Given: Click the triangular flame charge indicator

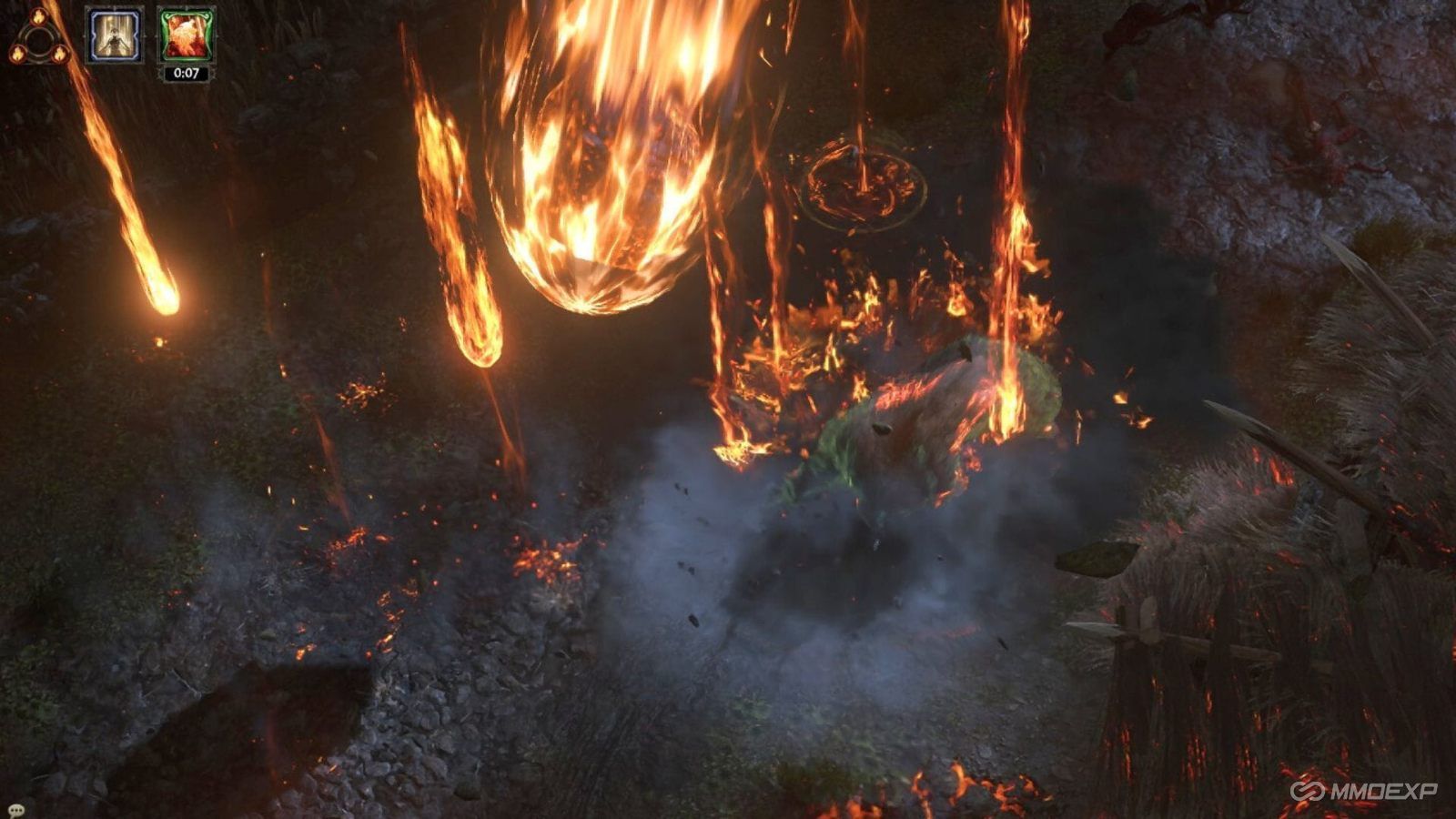Looking at the screenshot, I should tap(40, 35).
